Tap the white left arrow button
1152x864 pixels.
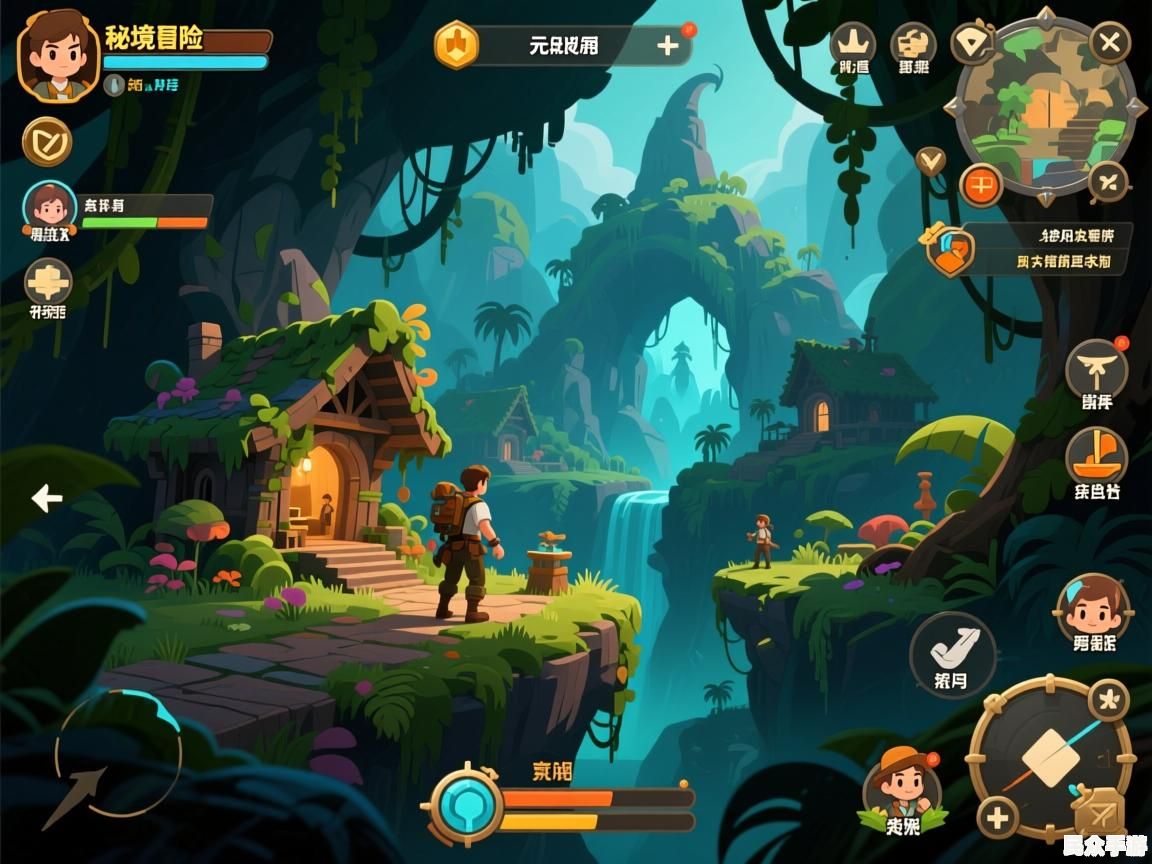[x=46, y=497]
